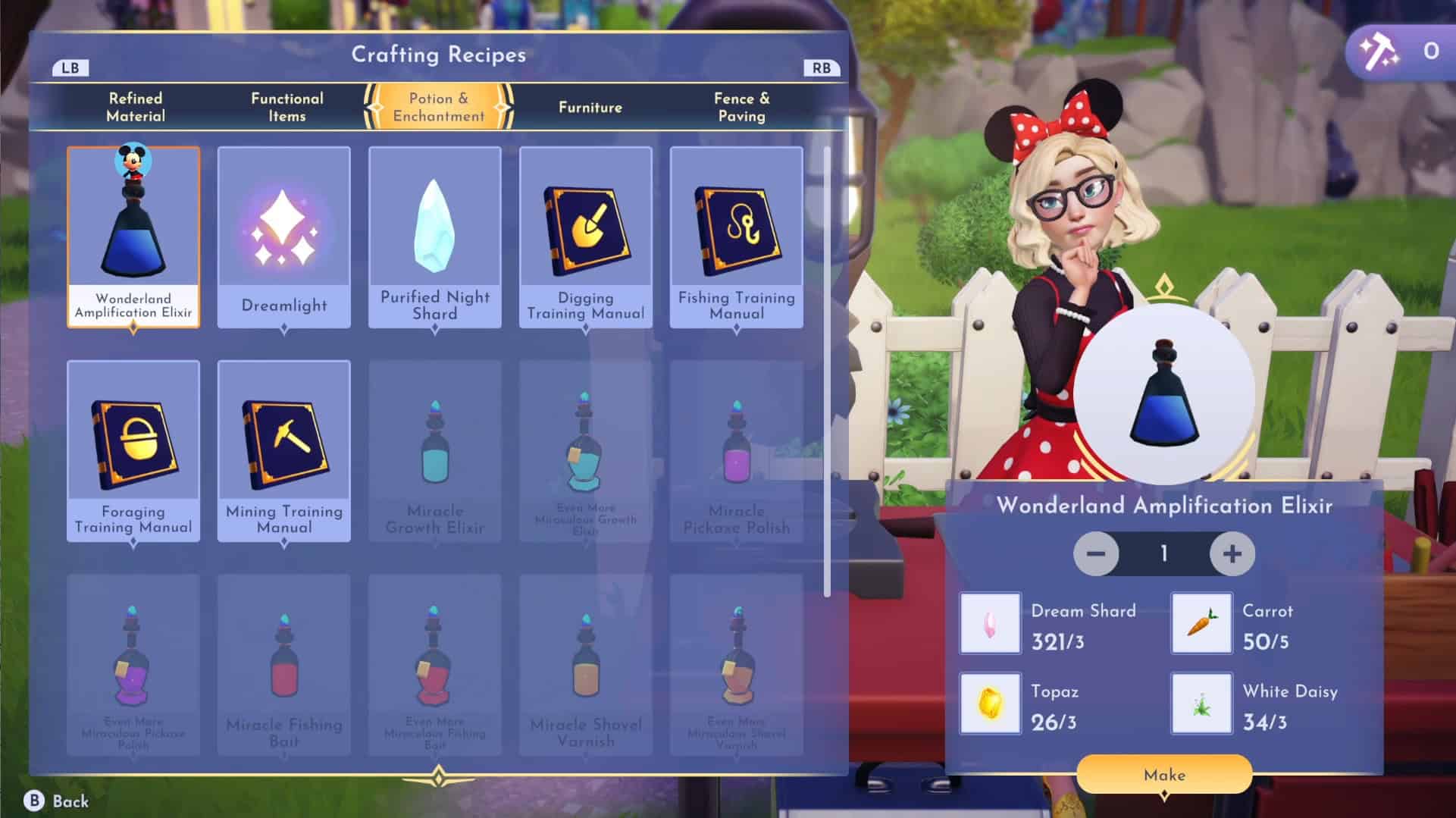Screen dimensions: 1456x818
Task: Choose the Dreamlight recipe
Action: tap(284, 237)
